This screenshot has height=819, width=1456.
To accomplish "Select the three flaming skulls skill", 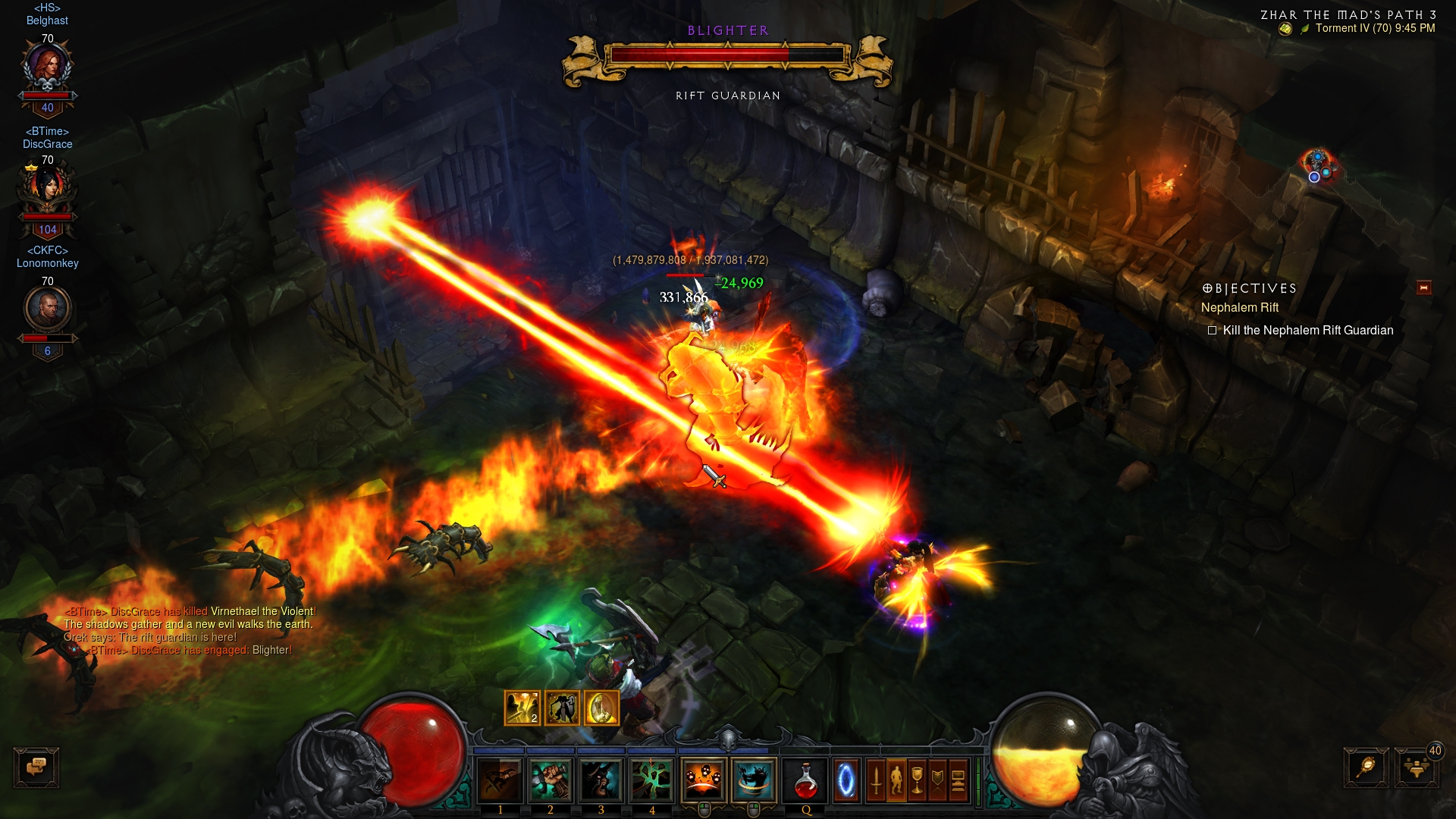I will coord(704,779).
